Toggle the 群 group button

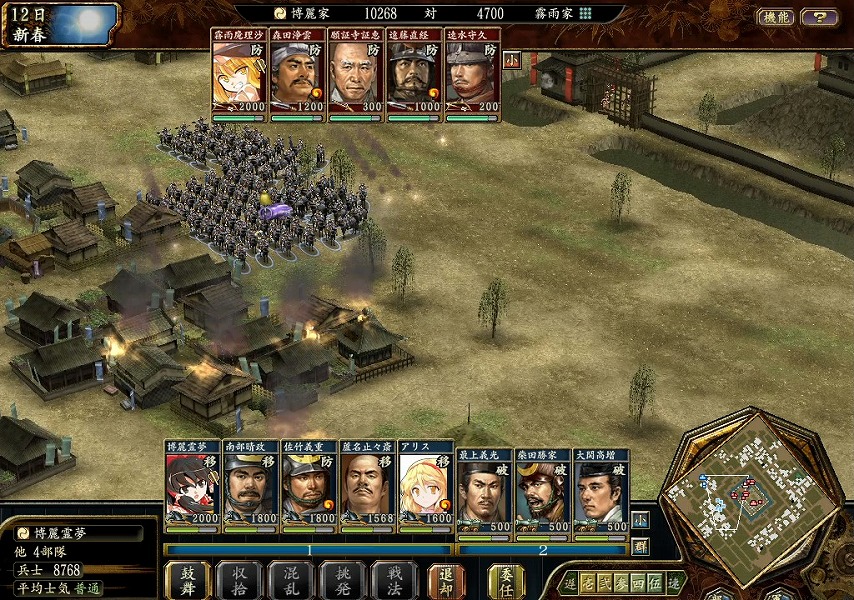(x=640, y=546)
